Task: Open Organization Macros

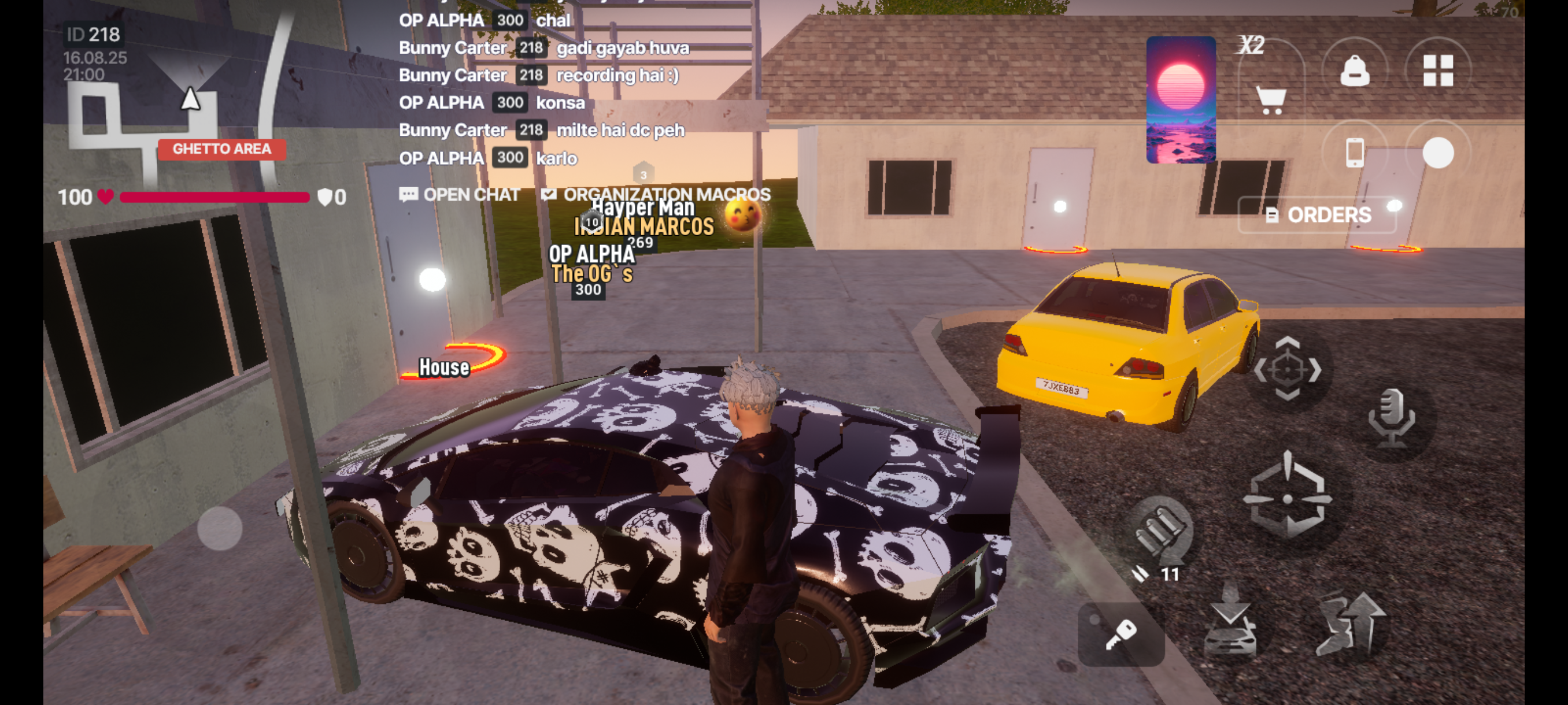Action: (x=656, y=195)
